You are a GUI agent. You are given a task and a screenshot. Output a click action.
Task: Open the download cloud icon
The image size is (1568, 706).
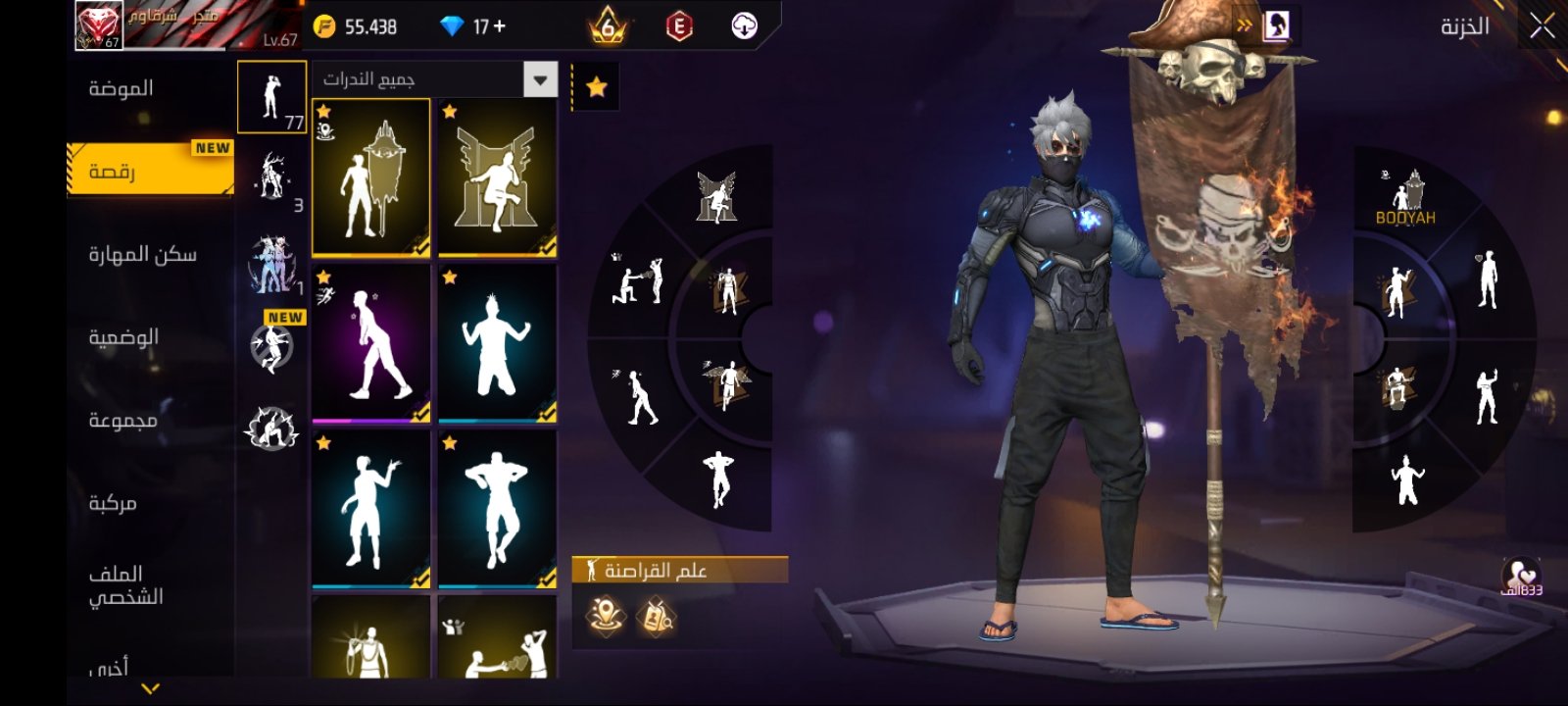click(745, 26)
